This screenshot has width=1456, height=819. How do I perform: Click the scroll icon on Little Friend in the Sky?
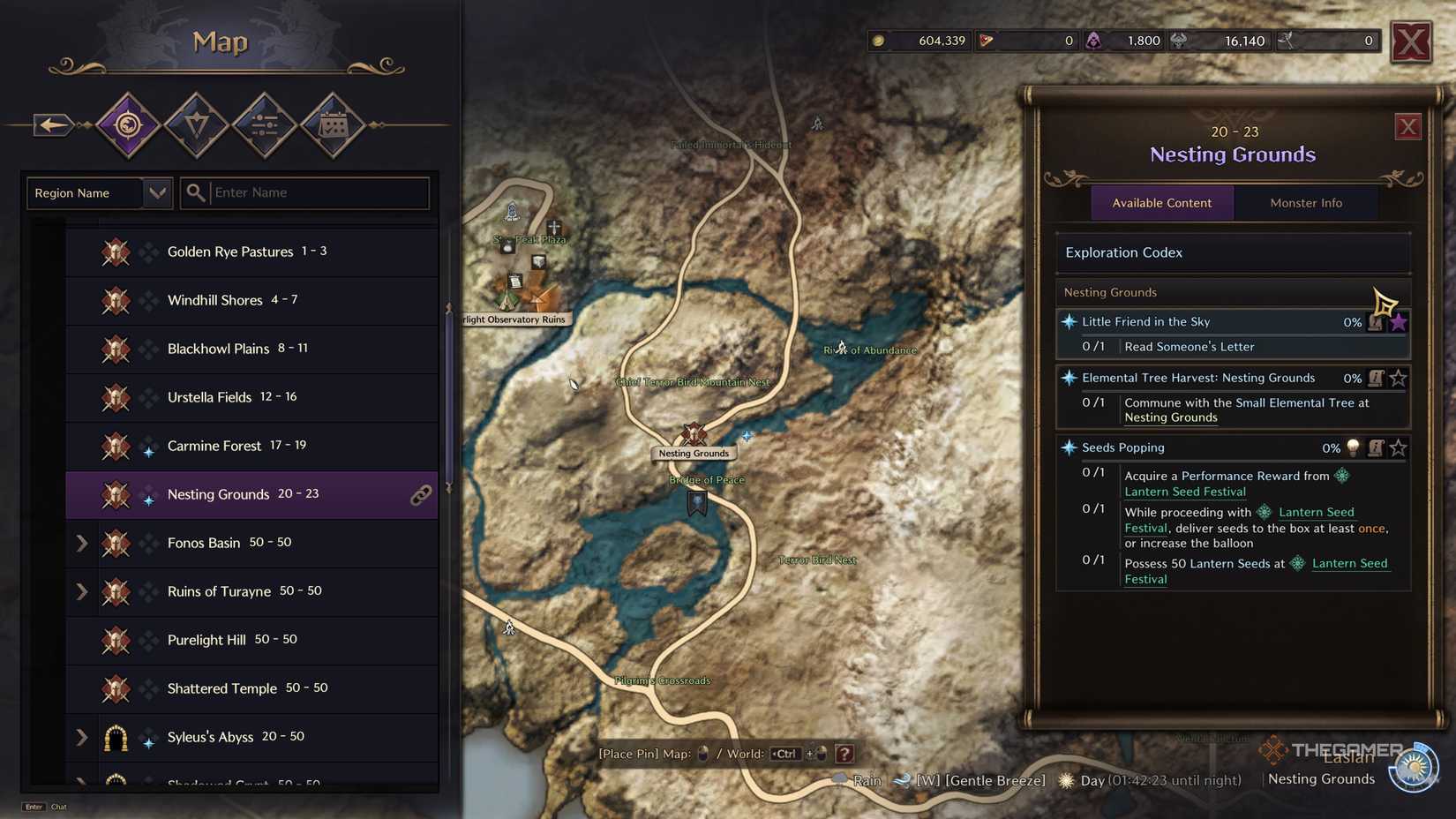point(1376,323)
